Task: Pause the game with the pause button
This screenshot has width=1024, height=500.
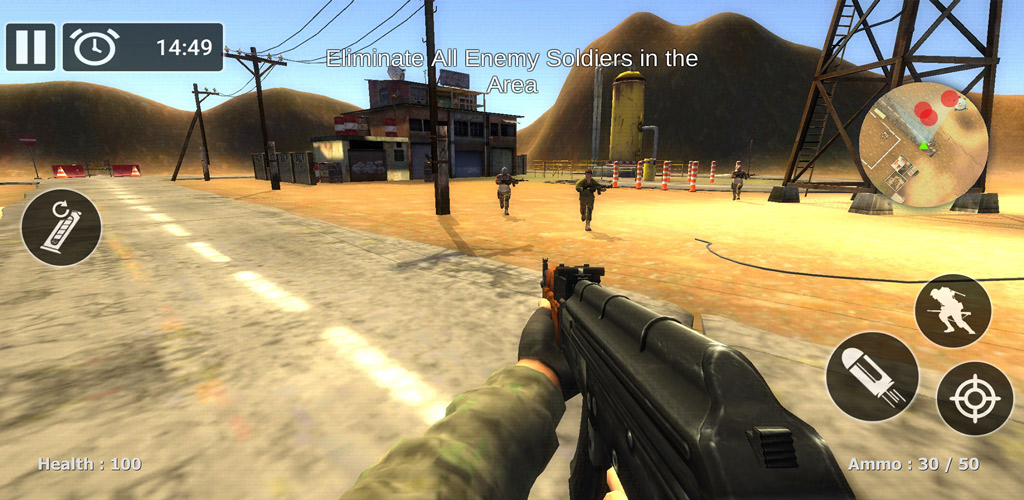Action: tap(30, 47)
